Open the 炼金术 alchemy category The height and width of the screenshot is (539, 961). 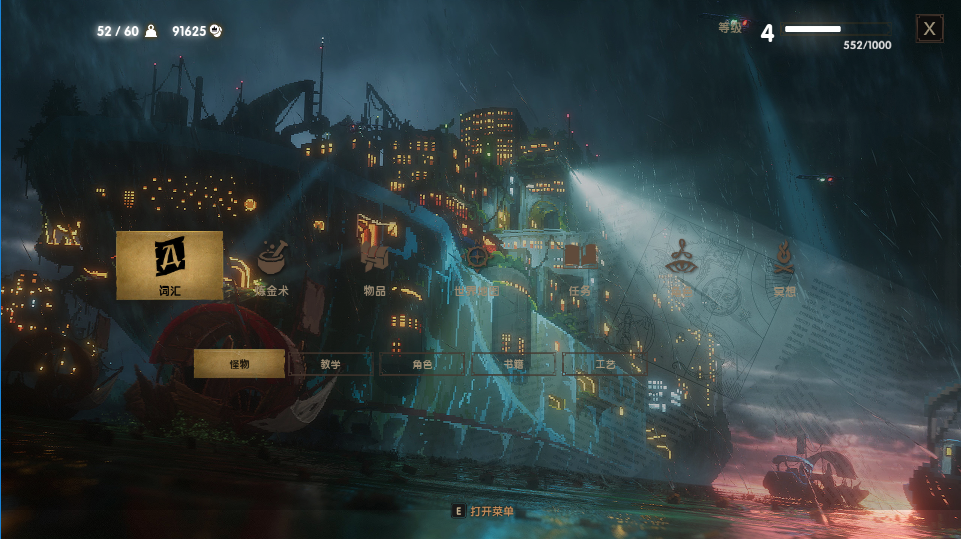(272, 266)
